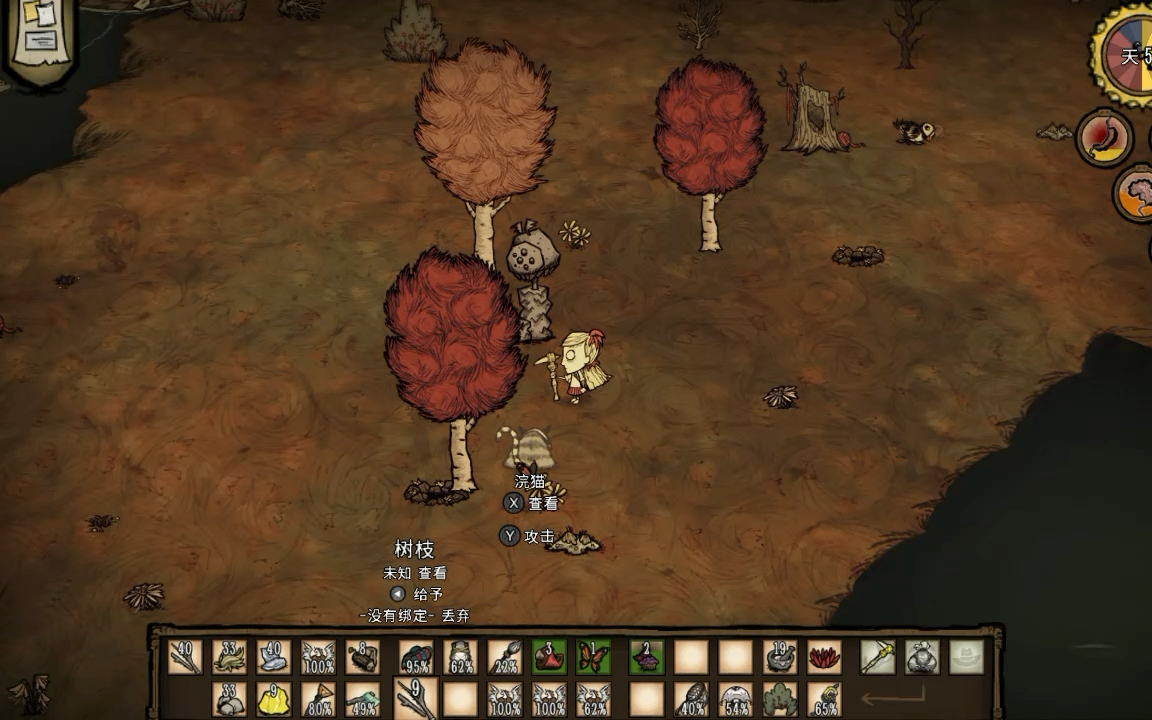
Task: Select the green bush item slot
Action: (780, 698)
